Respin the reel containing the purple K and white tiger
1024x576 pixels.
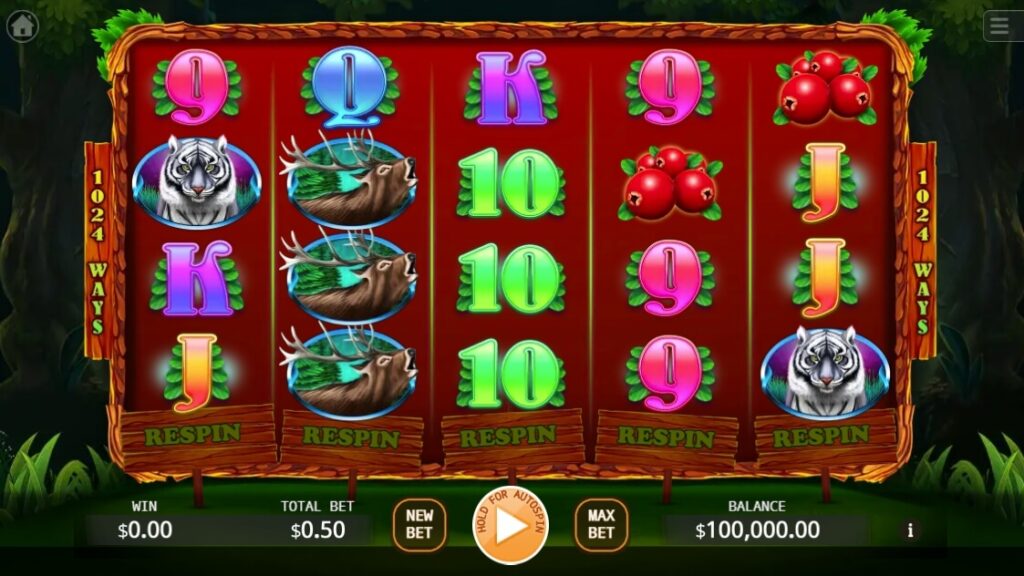point(196,433)
